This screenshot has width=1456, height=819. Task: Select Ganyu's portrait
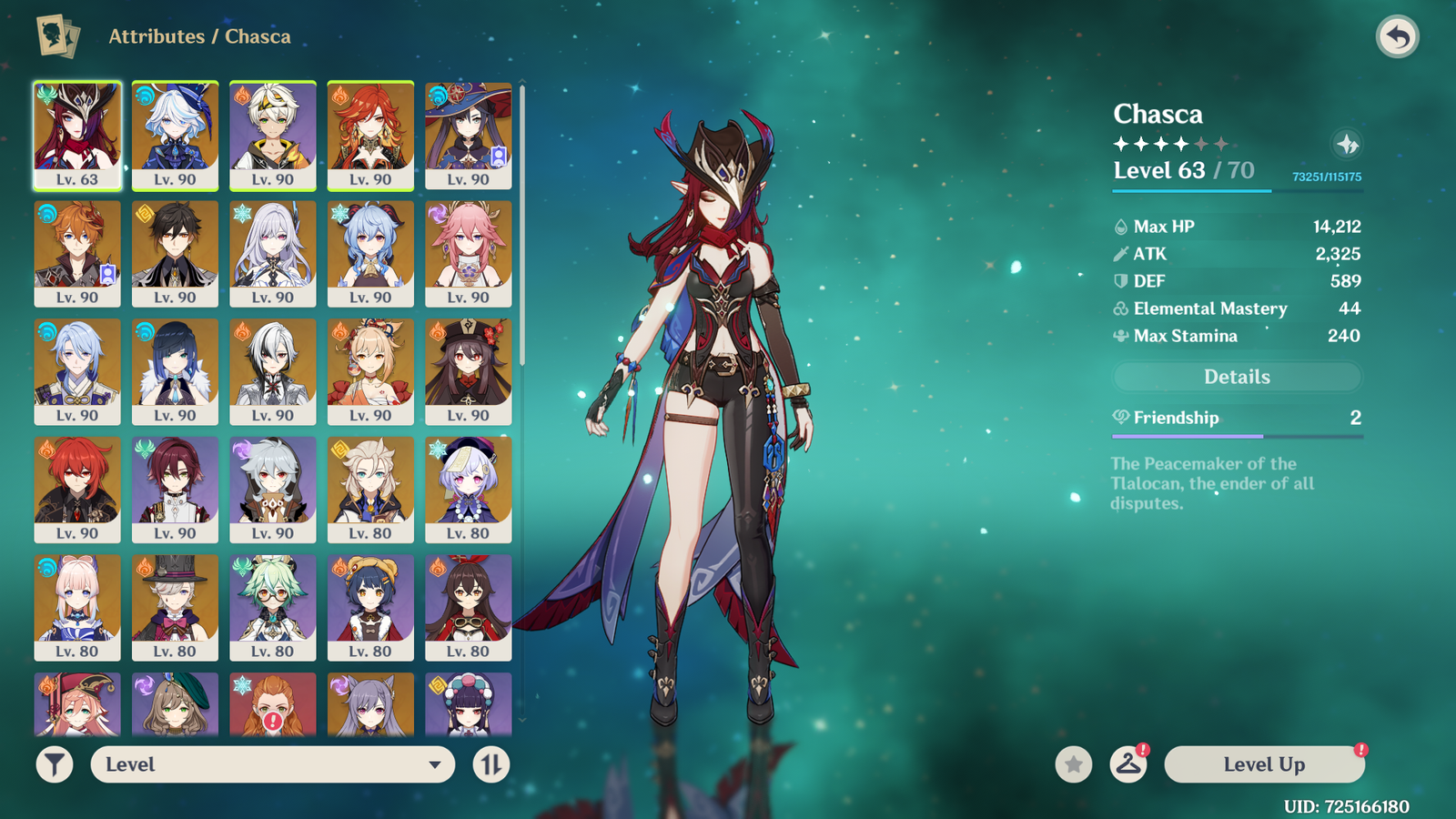click(370, 254)
